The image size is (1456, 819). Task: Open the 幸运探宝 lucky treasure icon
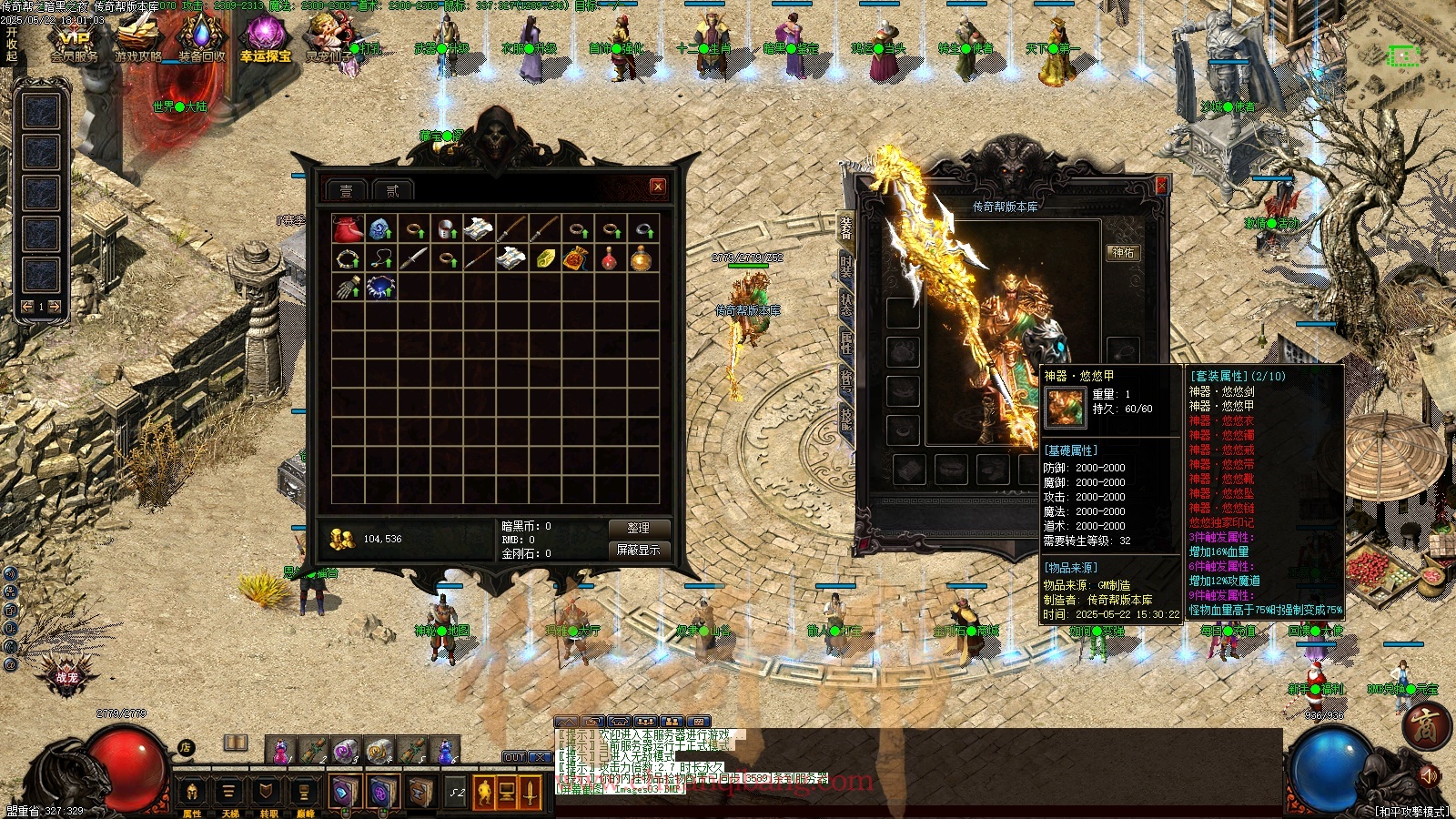266,41
